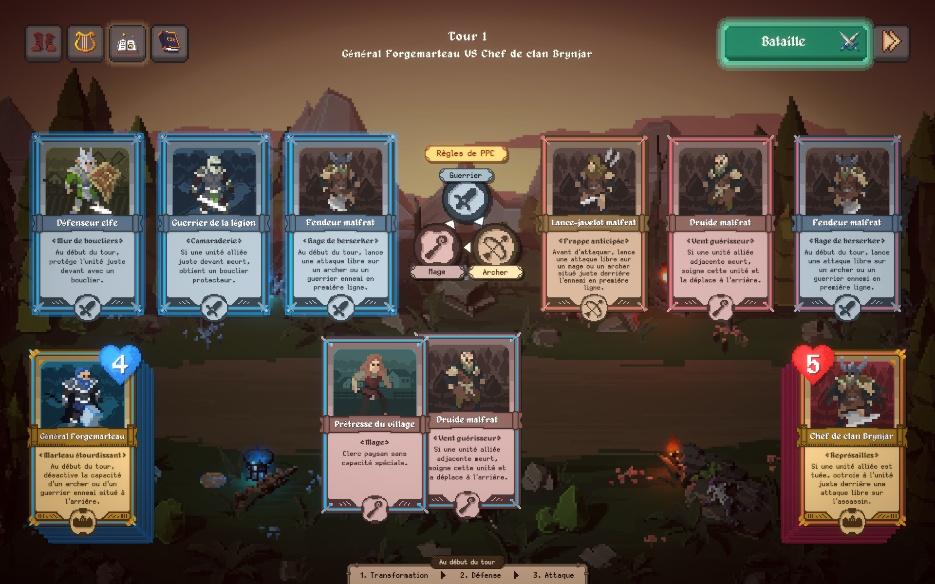Click the Règles de PPC label
Screen dimensions: 935x584
click(466, 154)
